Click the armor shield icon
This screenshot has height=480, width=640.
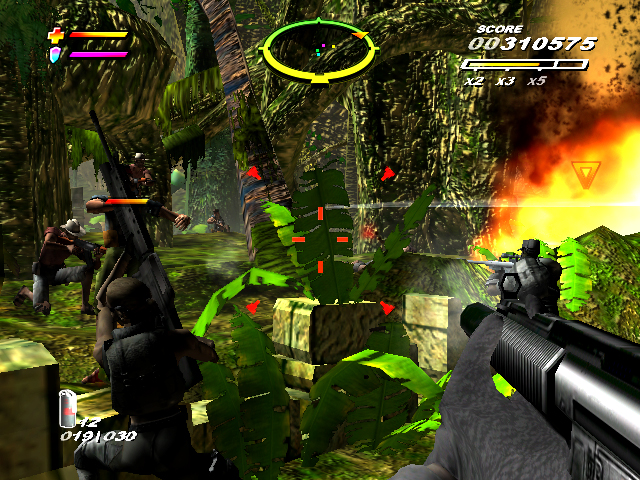tap(55, 53)
